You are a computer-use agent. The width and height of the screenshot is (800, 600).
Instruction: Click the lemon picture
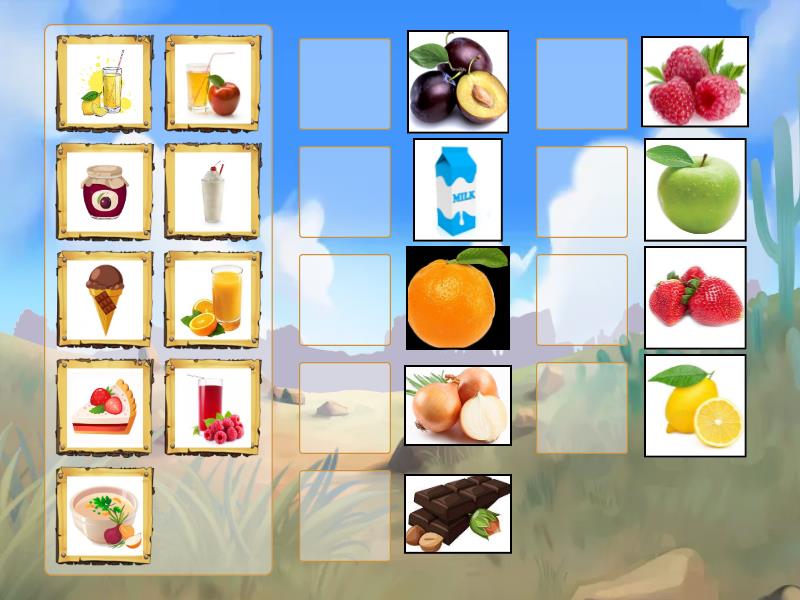(x=695, y=405)
